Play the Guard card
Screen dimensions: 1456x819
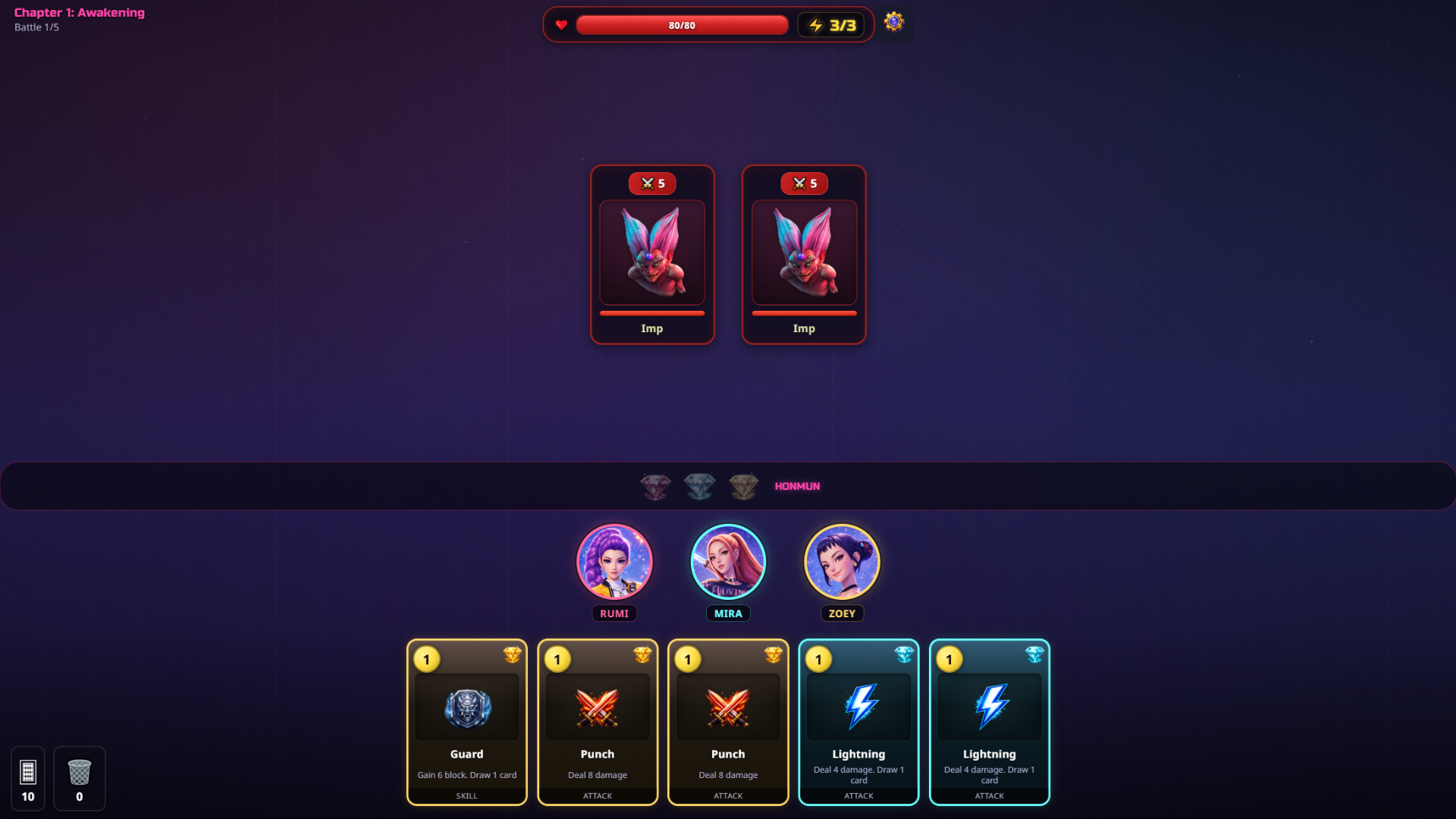(466, 722)
